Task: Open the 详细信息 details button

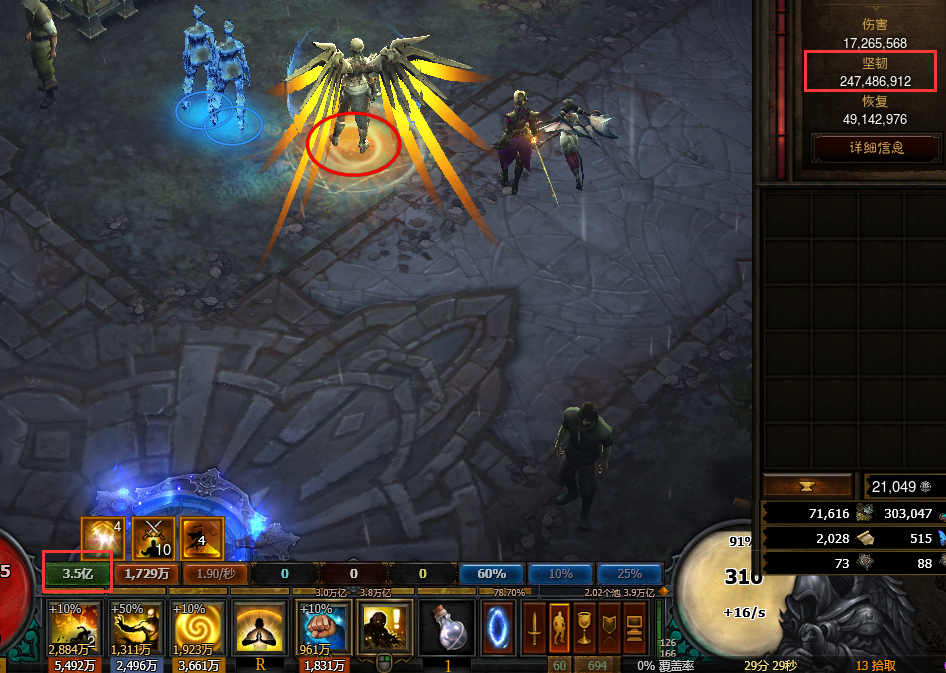Action: 876,148
